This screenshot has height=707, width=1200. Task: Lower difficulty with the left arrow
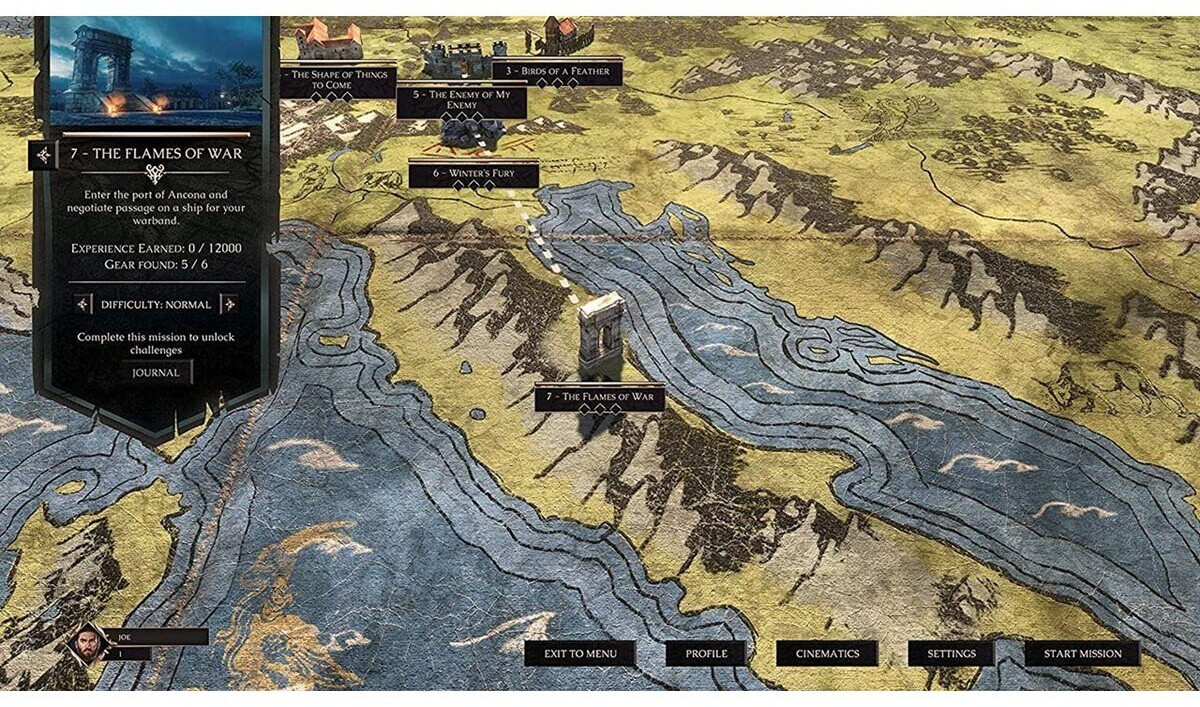(x=82, y=304)
